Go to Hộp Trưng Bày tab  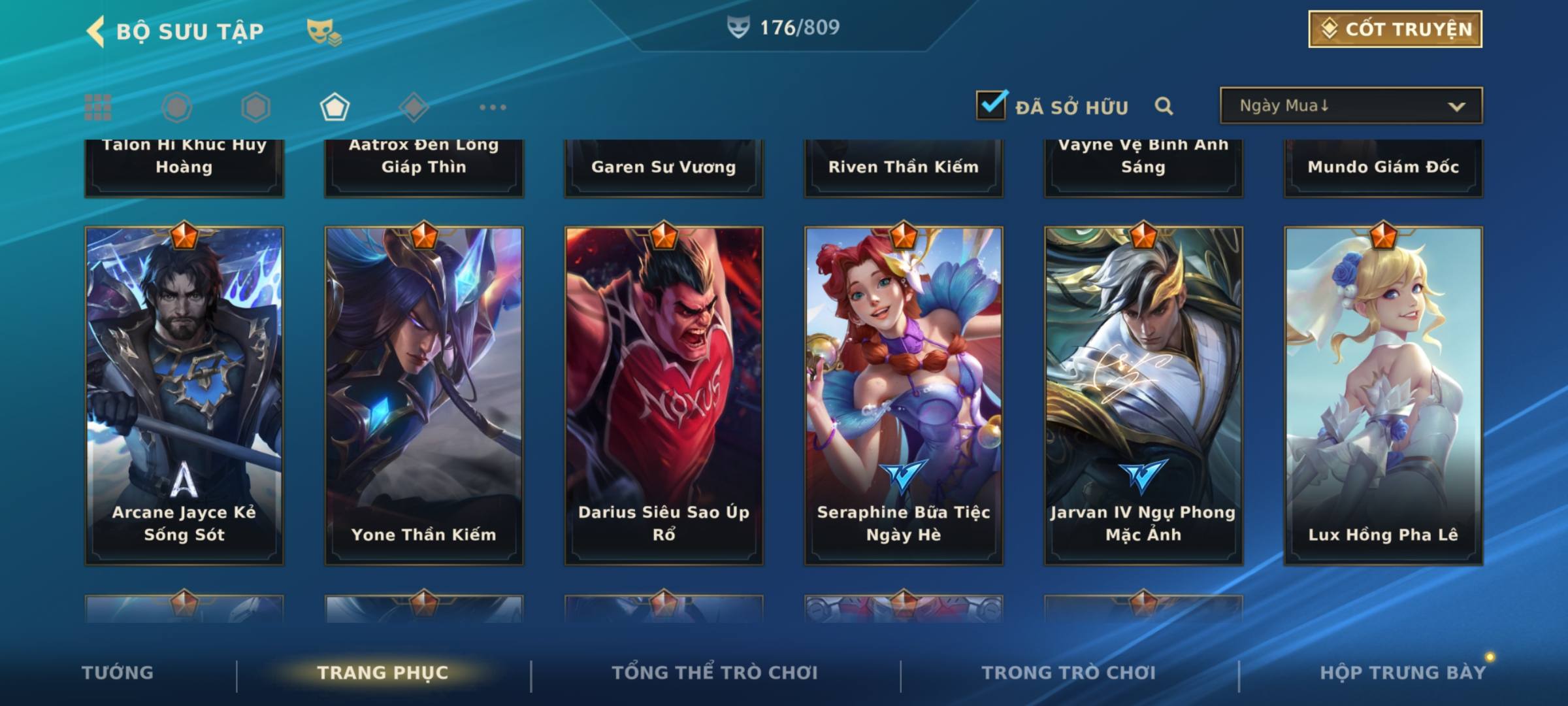pyautogui.click(x=1403, y=673)
